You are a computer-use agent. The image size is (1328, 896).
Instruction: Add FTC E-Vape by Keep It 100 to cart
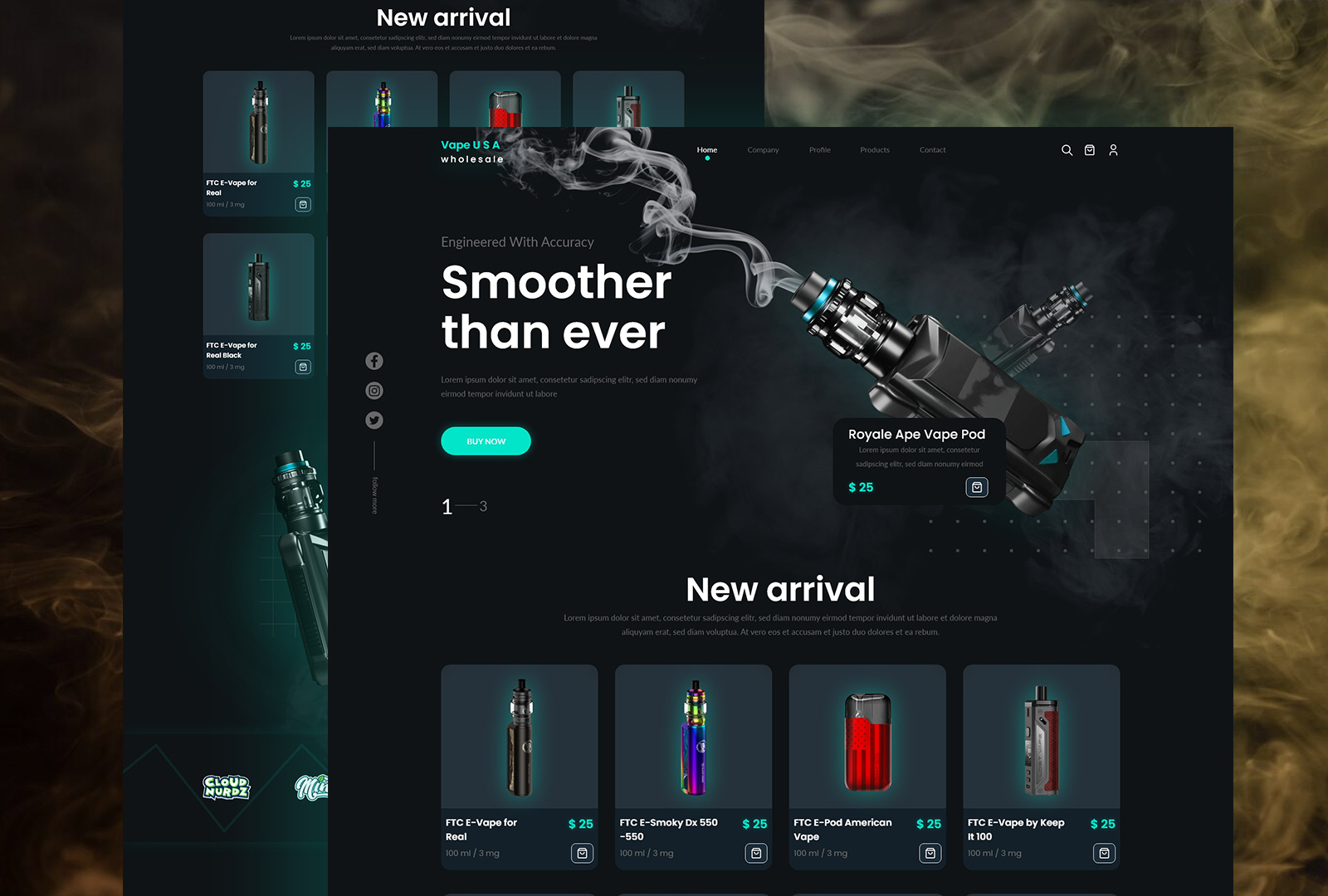point(1105,853)
